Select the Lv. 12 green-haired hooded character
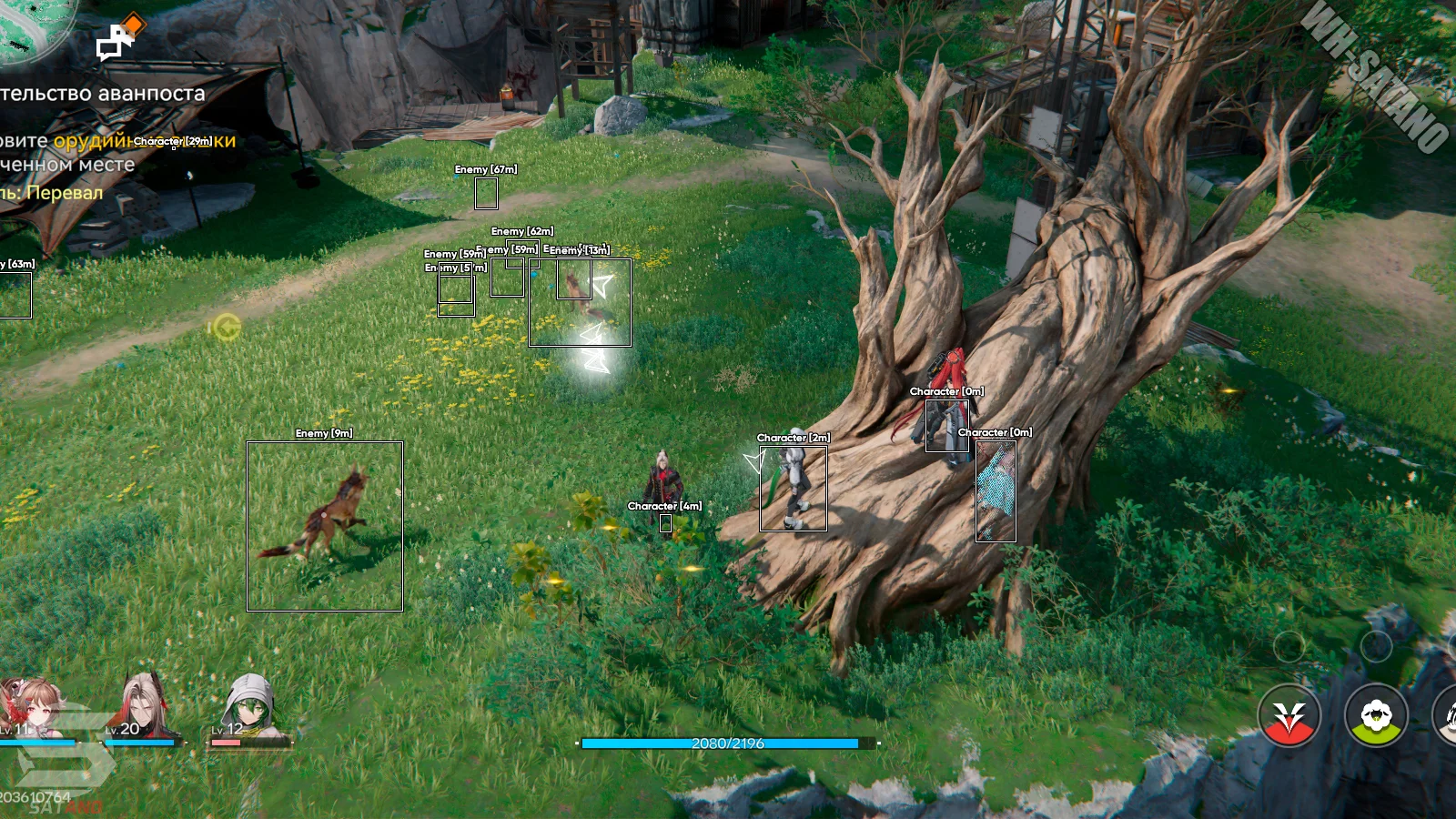The image size is (1456, 819). [x=248, y=707]
